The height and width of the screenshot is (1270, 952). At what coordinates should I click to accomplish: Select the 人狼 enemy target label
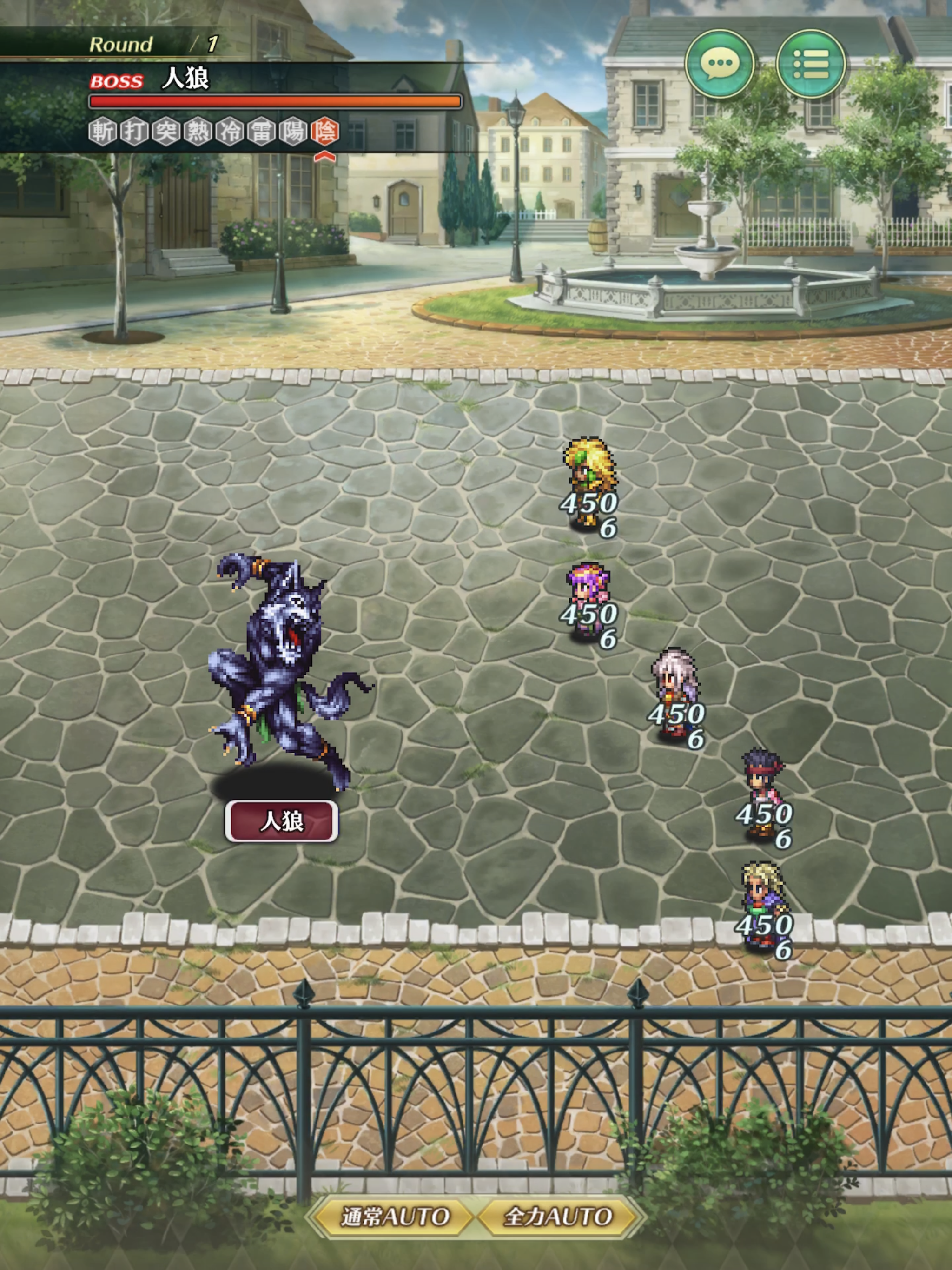pos(281,821)
